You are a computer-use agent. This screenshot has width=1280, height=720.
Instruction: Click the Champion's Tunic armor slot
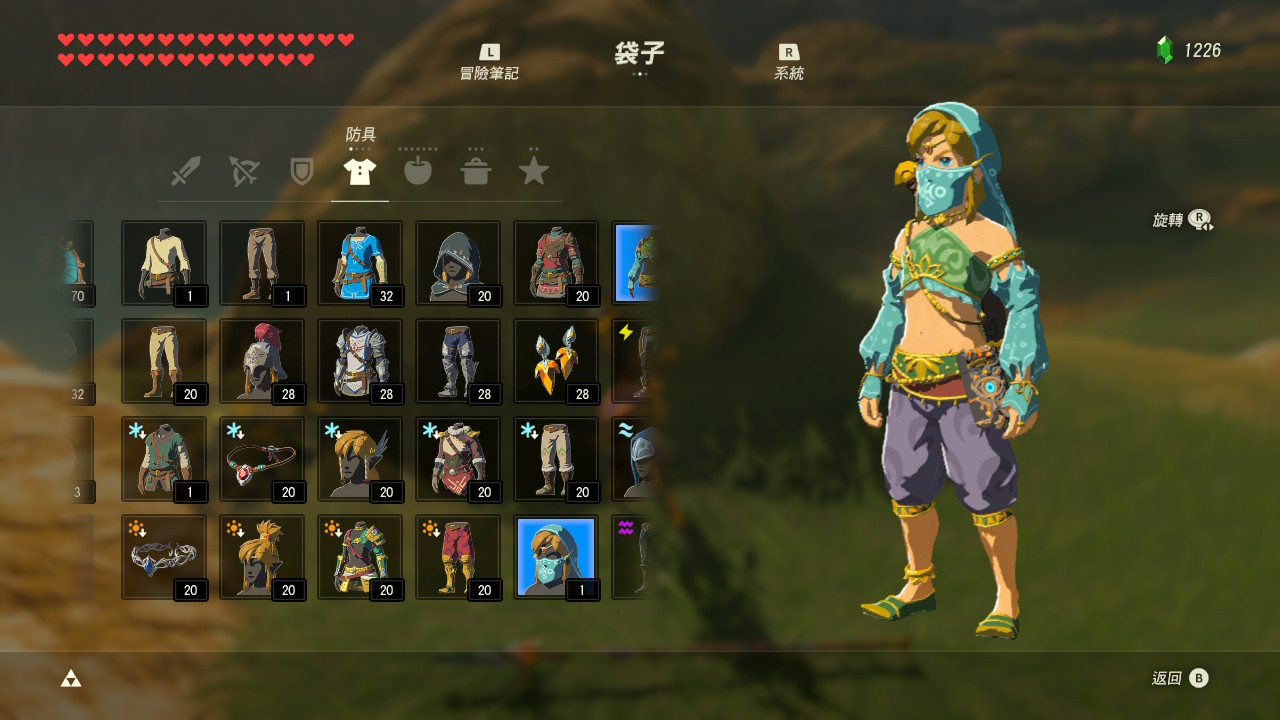[x=360, y=262]
